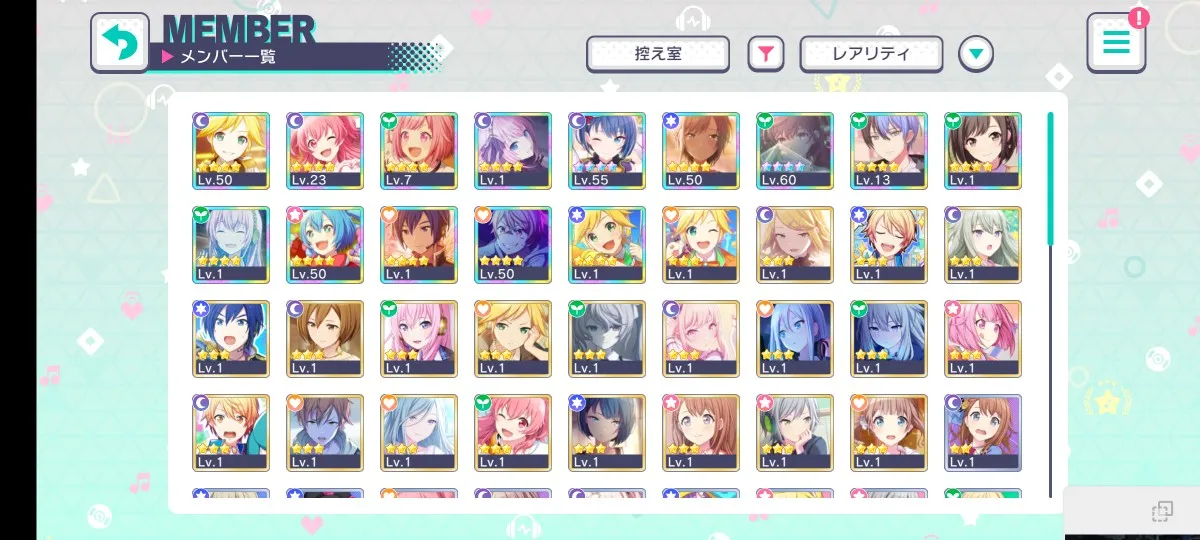This screenshot has height=540, width=1200.
Task: Open the hamburger menu with notification badge
Action: click(1116, 43)
